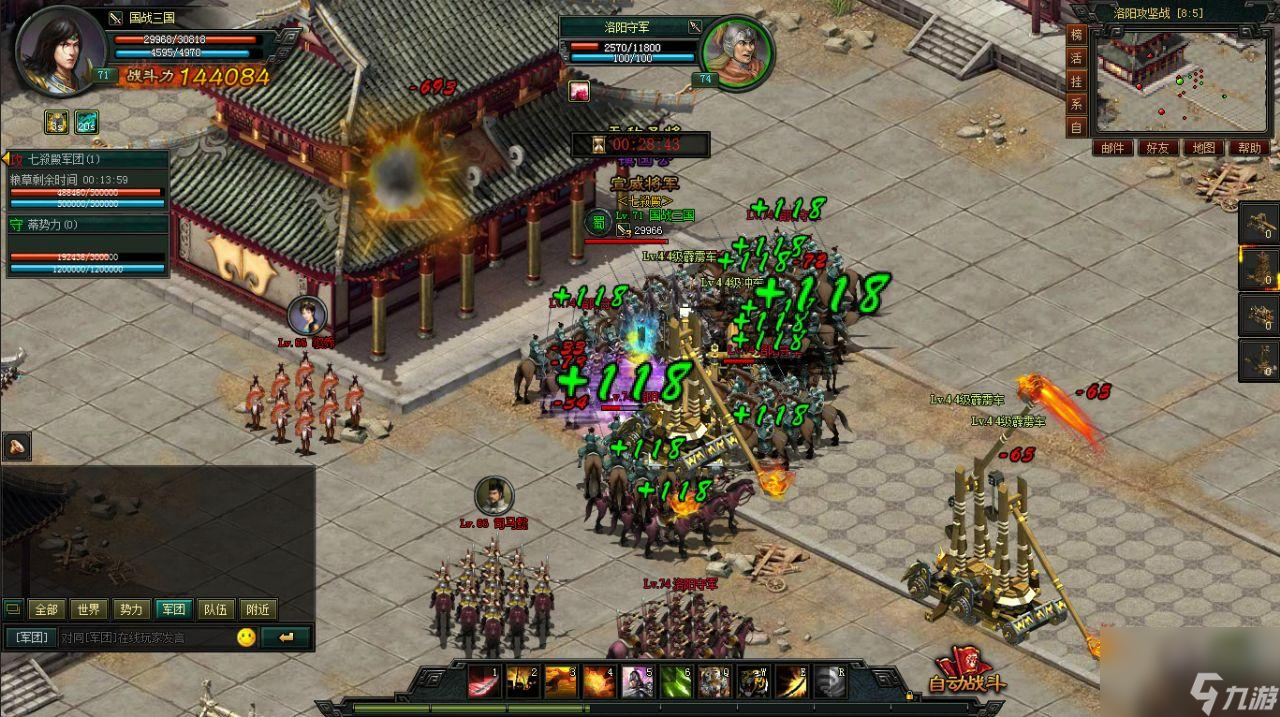Open the 地图 map button

pos(1204,148)
